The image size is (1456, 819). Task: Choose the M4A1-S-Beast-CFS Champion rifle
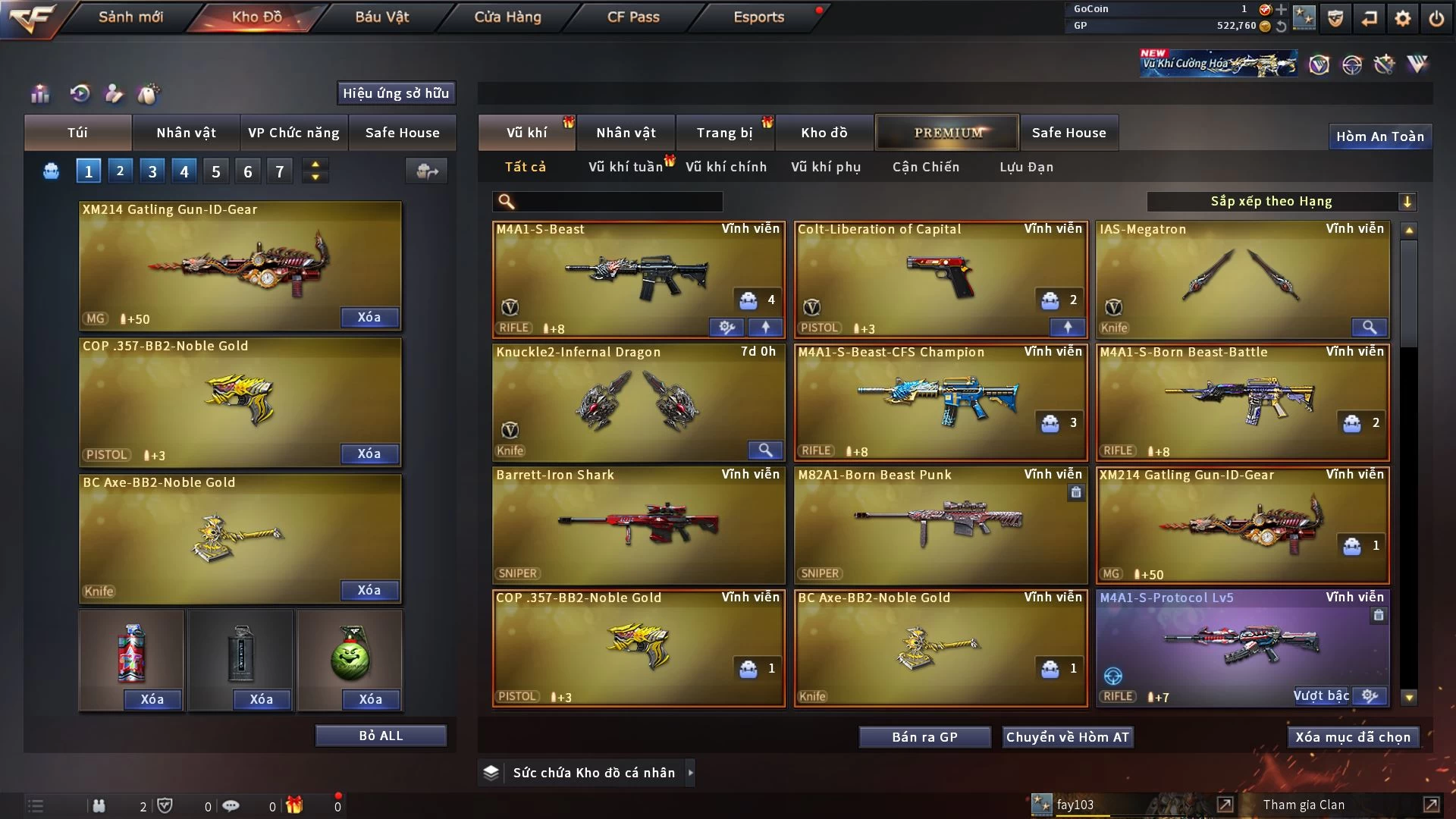click(x=940, y=402)
